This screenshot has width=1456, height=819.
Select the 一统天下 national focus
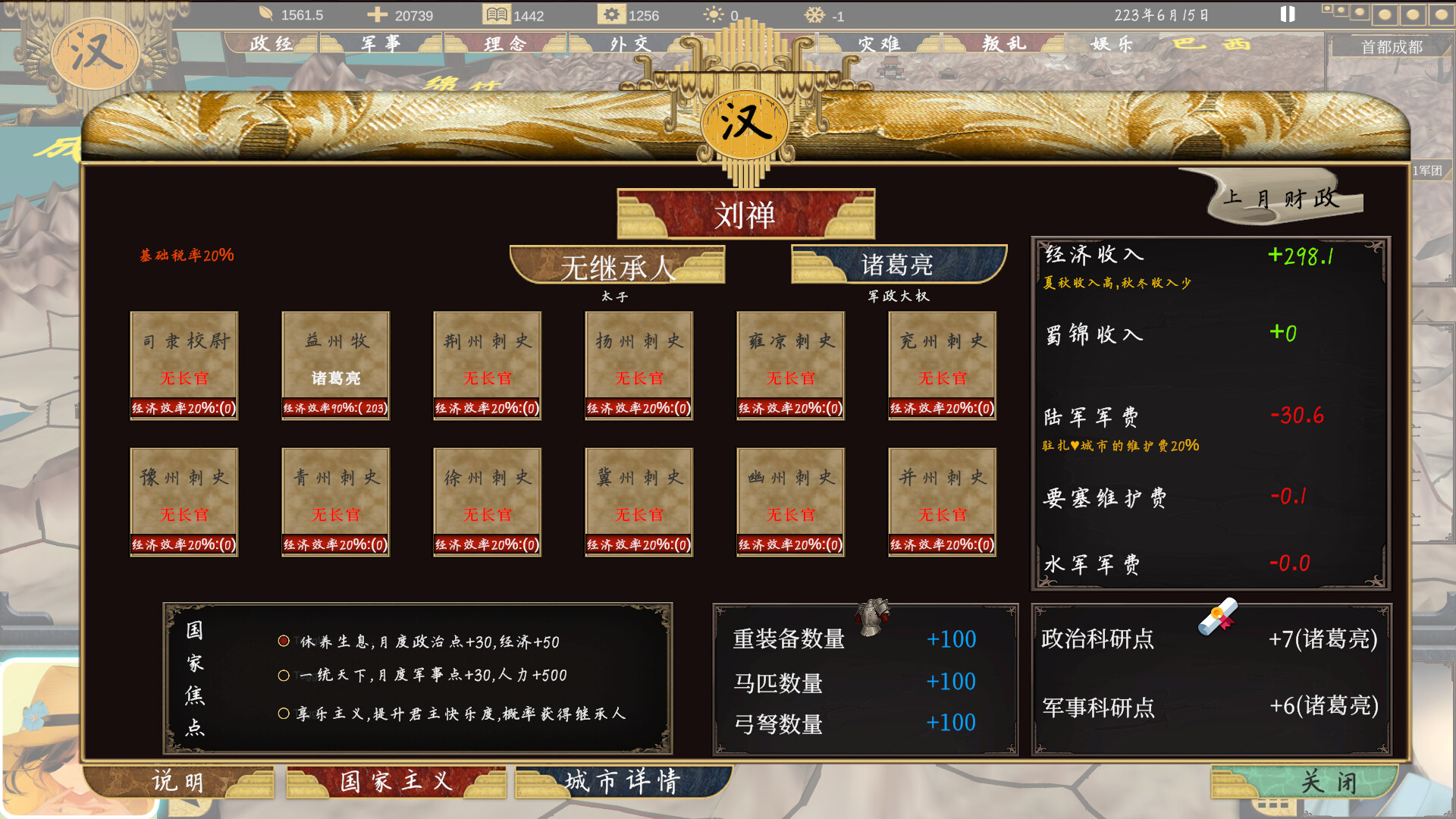click(x=285, y=676)
